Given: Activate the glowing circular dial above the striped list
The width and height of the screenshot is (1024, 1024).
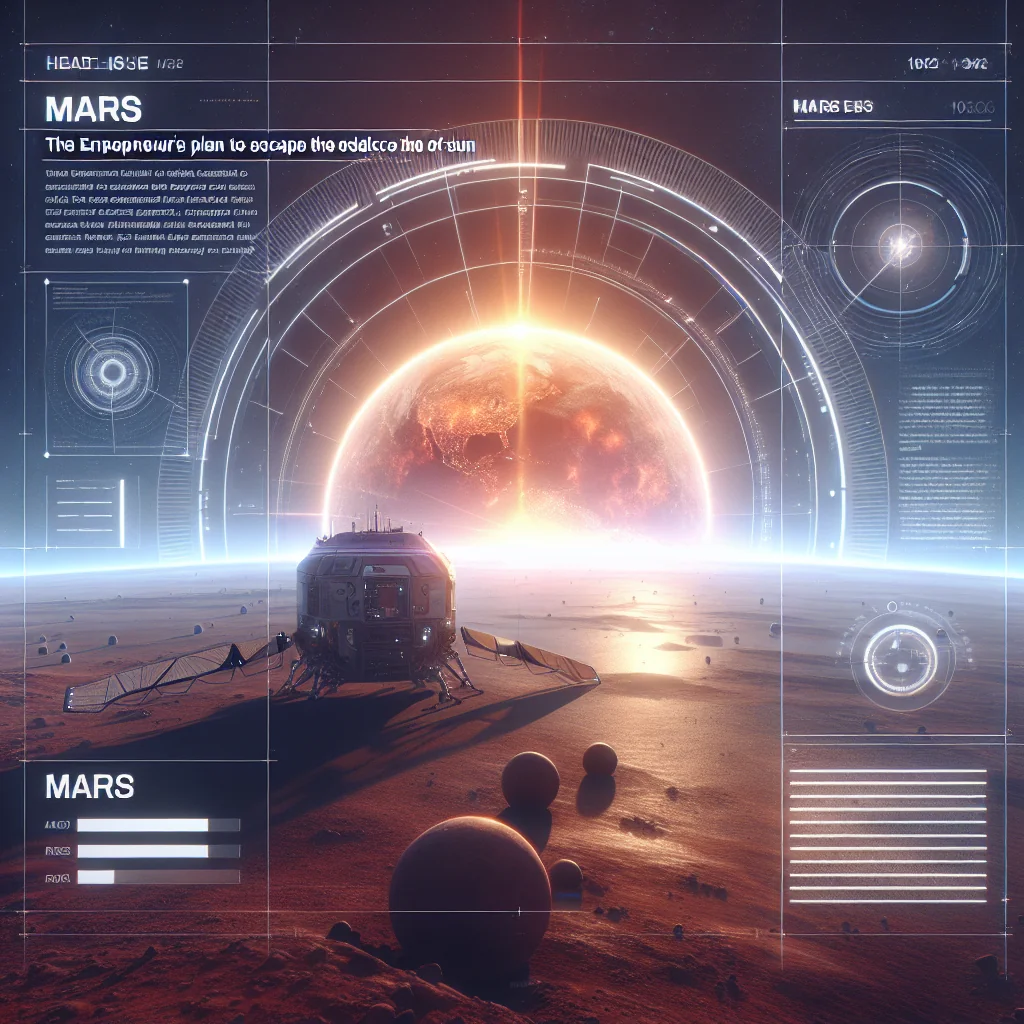Looking at the screenshot, I should pos(901,660).
